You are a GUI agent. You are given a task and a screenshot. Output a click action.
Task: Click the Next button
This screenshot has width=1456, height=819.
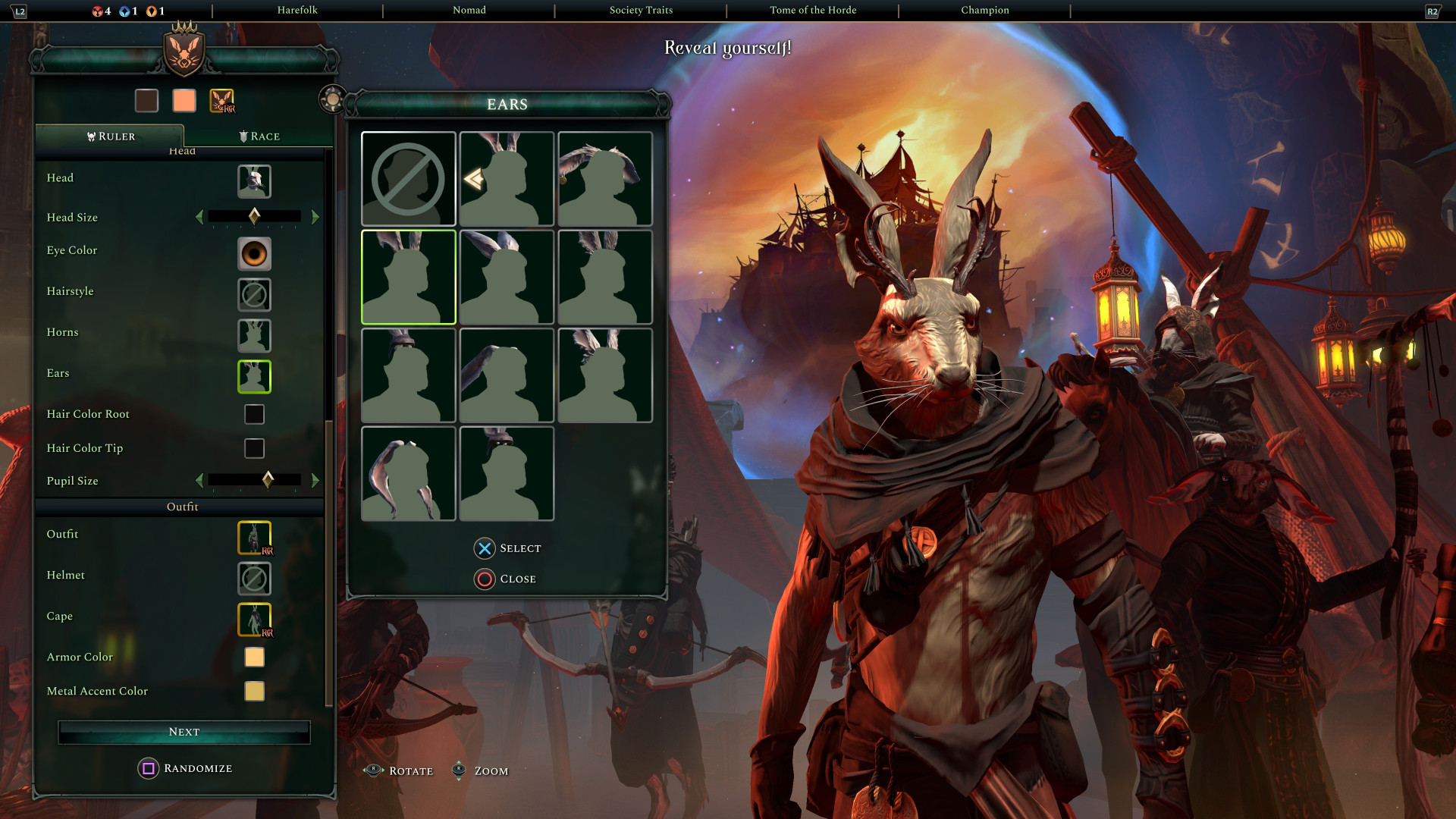(184, 732)
